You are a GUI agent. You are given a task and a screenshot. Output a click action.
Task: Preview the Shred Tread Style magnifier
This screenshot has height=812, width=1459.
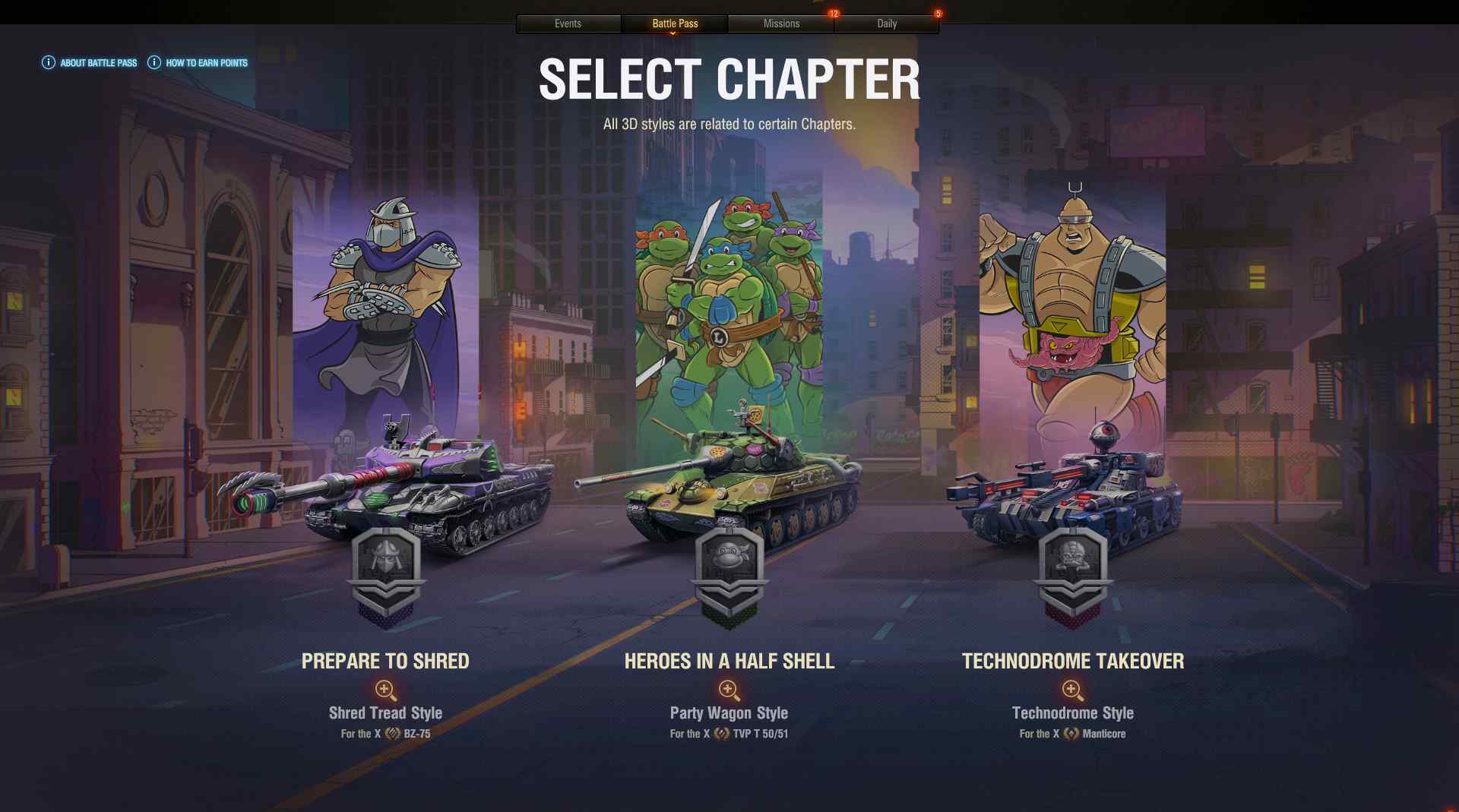tap(385, 690)
